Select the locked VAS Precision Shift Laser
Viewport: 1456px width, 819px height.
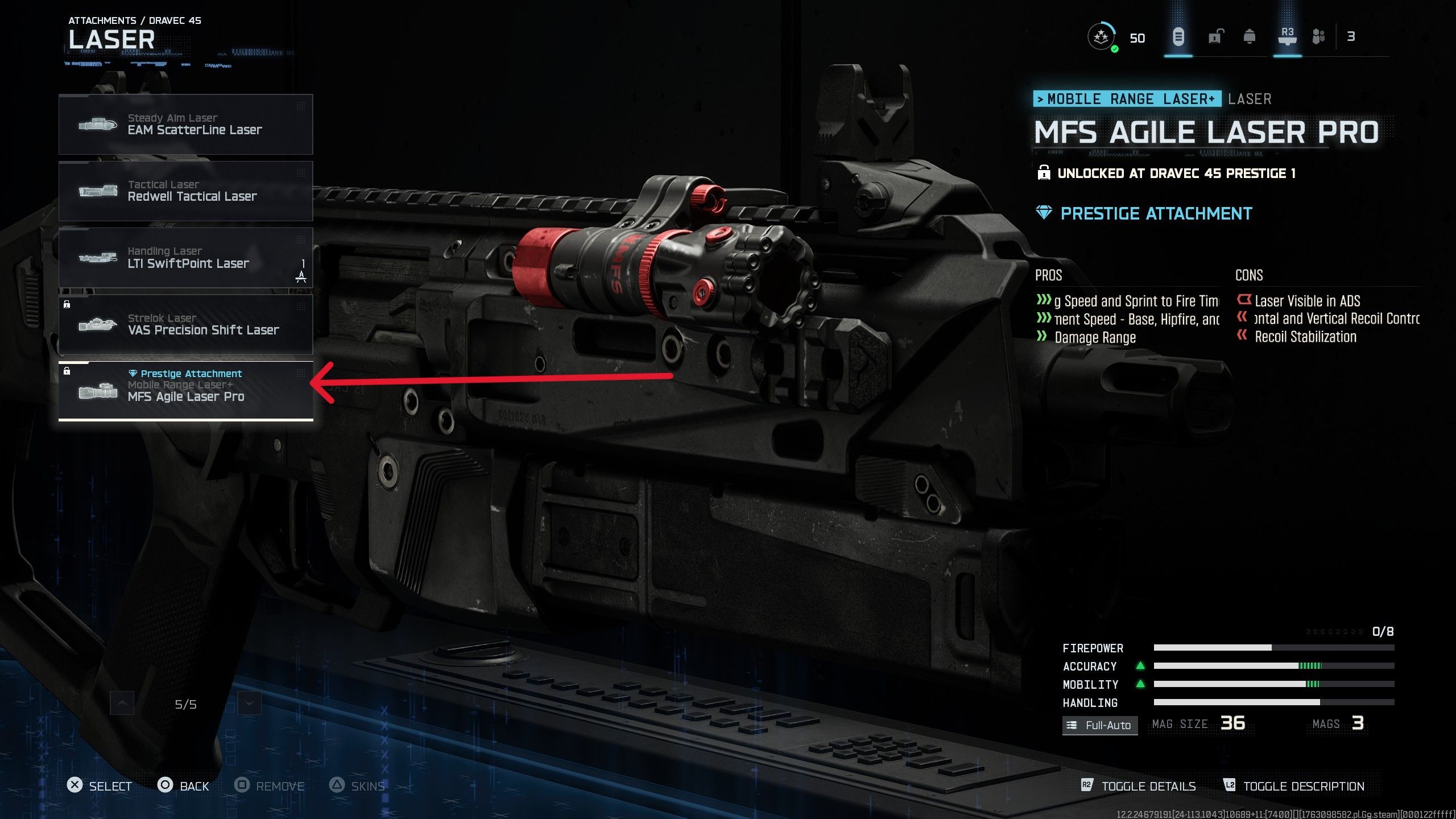pyautogui.click(x=186, y=324)
